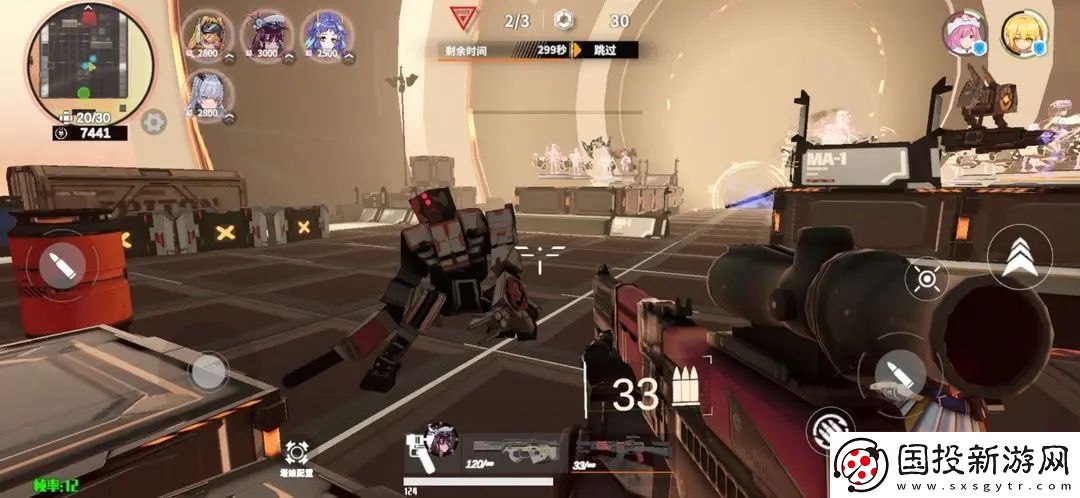The width and height of the screenshot is (1080, 498).
Task: Skip the countdown with the 跳过 button
Action: point(605,49)
